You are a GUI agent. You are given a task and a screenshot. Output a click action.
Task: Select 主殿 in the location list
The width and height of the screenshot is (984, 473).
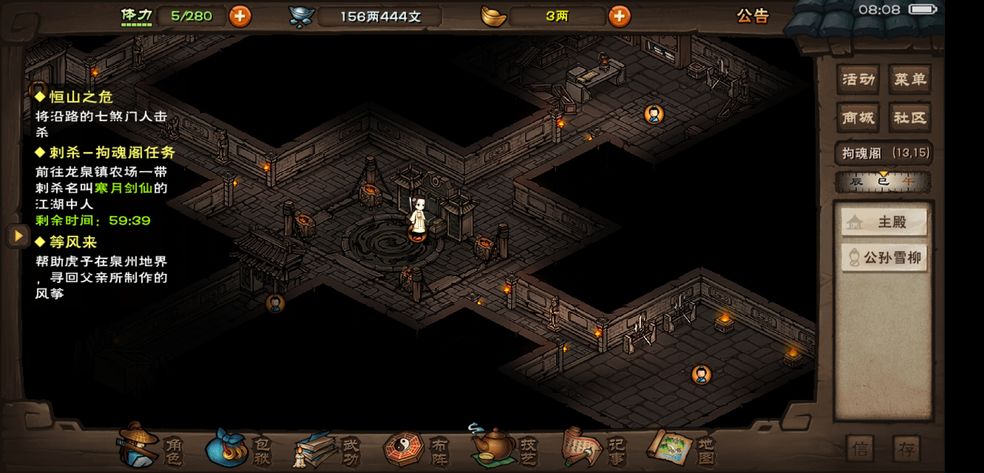coord(883,222)
